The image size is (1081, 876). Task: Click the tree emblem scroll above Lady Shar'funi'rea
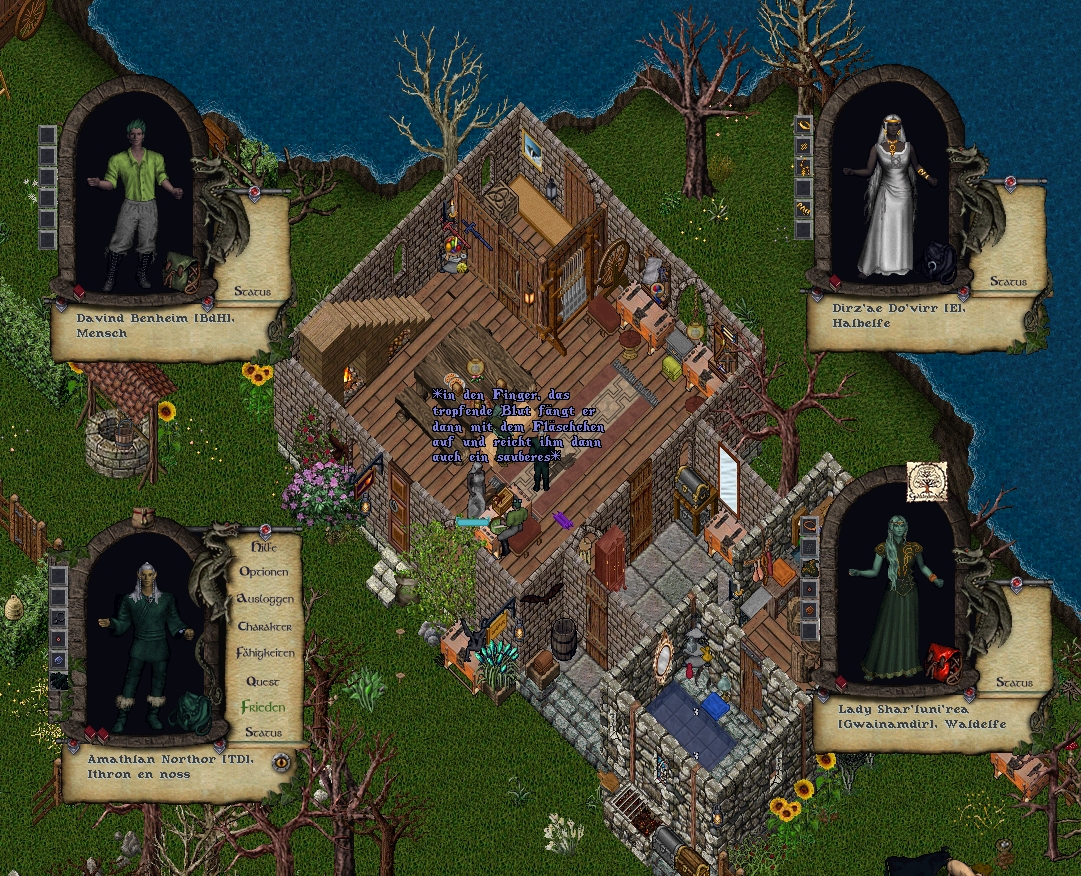[926, 481]
